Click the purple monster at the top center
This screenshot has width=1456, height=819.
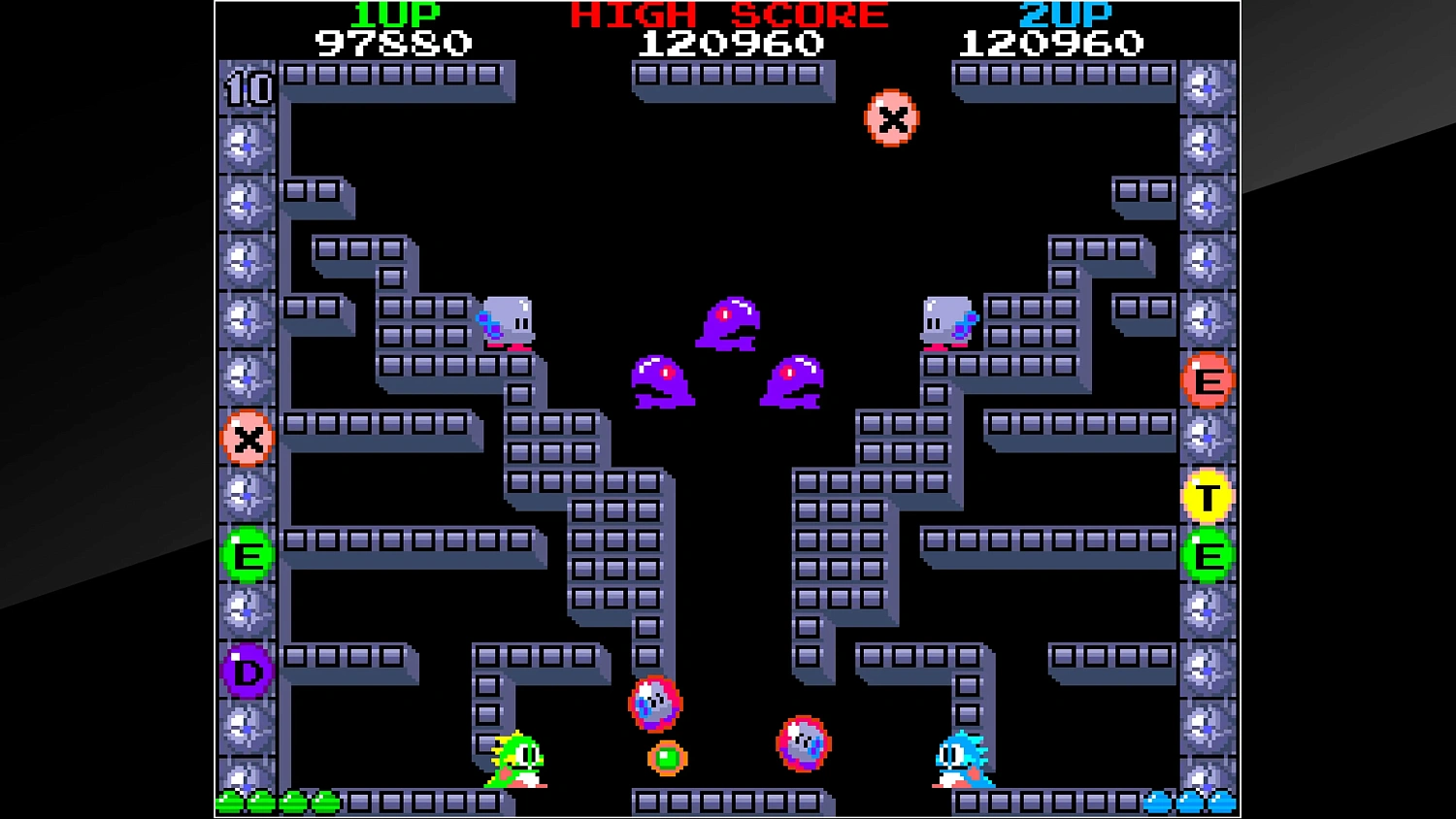point(733,323)
